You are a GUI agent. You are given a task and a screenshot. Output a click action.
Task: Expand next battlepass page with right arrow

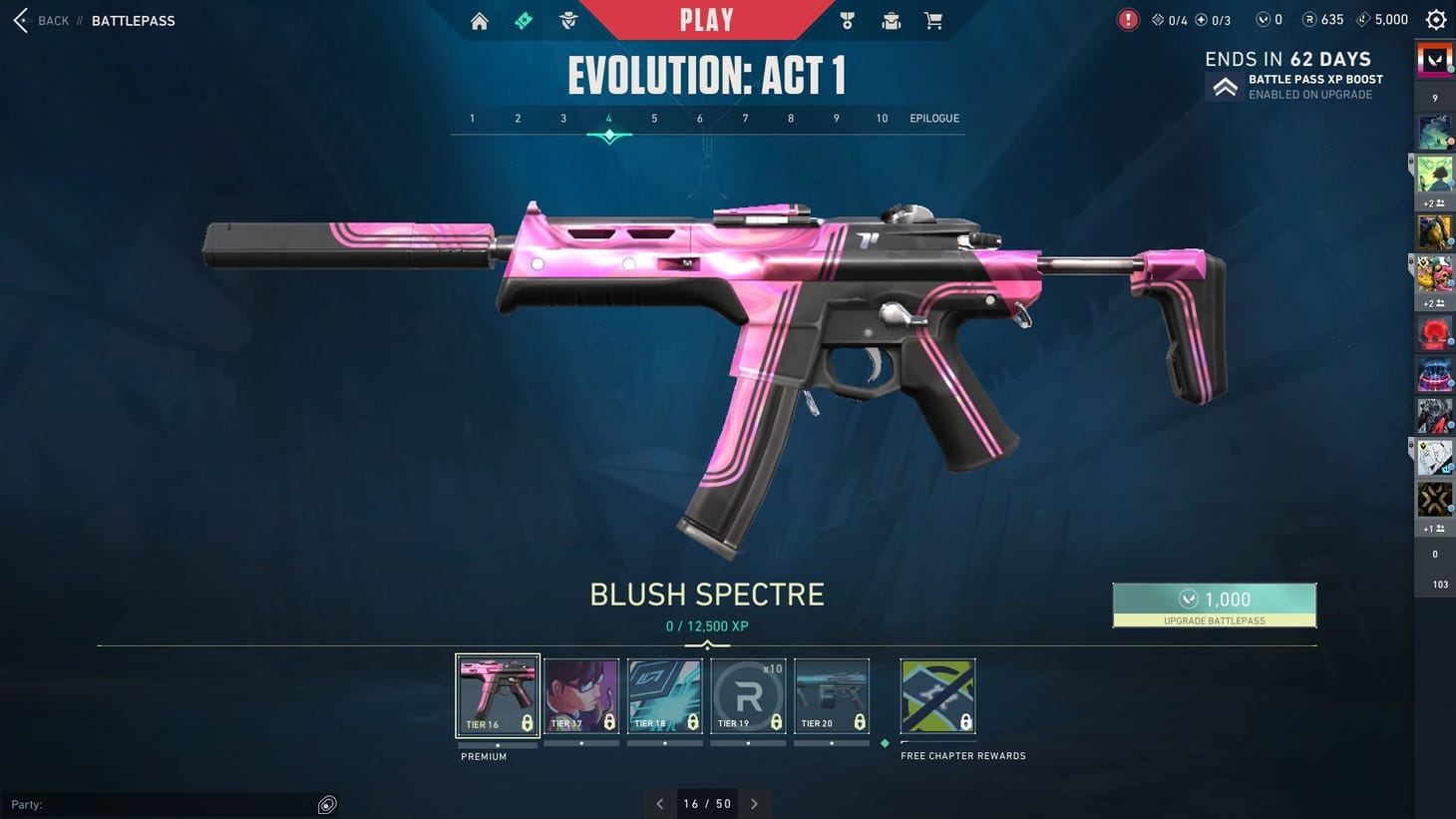[x=755, y=803]
